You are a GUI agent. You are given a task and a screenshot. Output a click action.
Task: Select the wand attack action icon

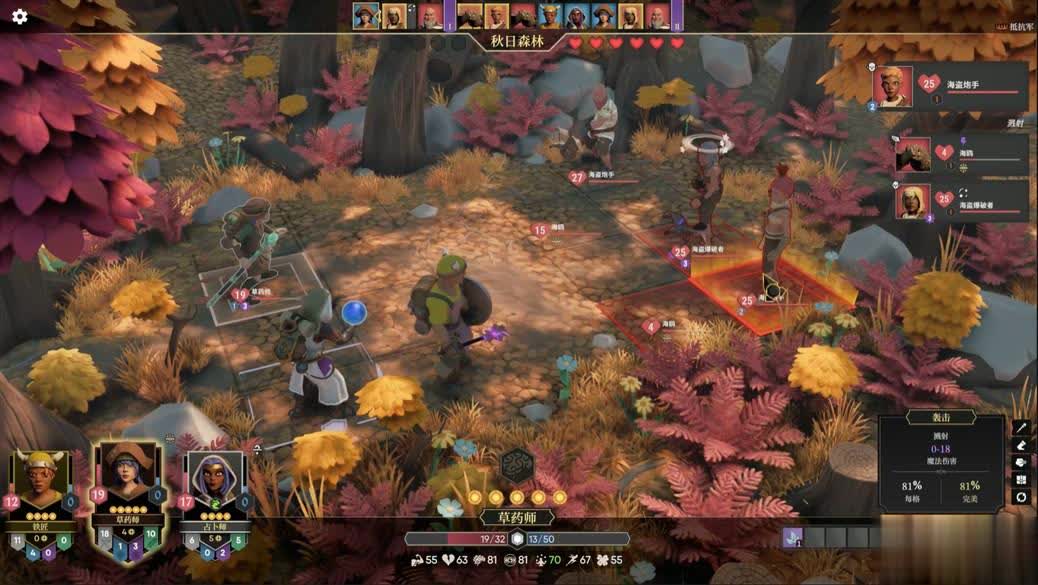point(1021,427)
